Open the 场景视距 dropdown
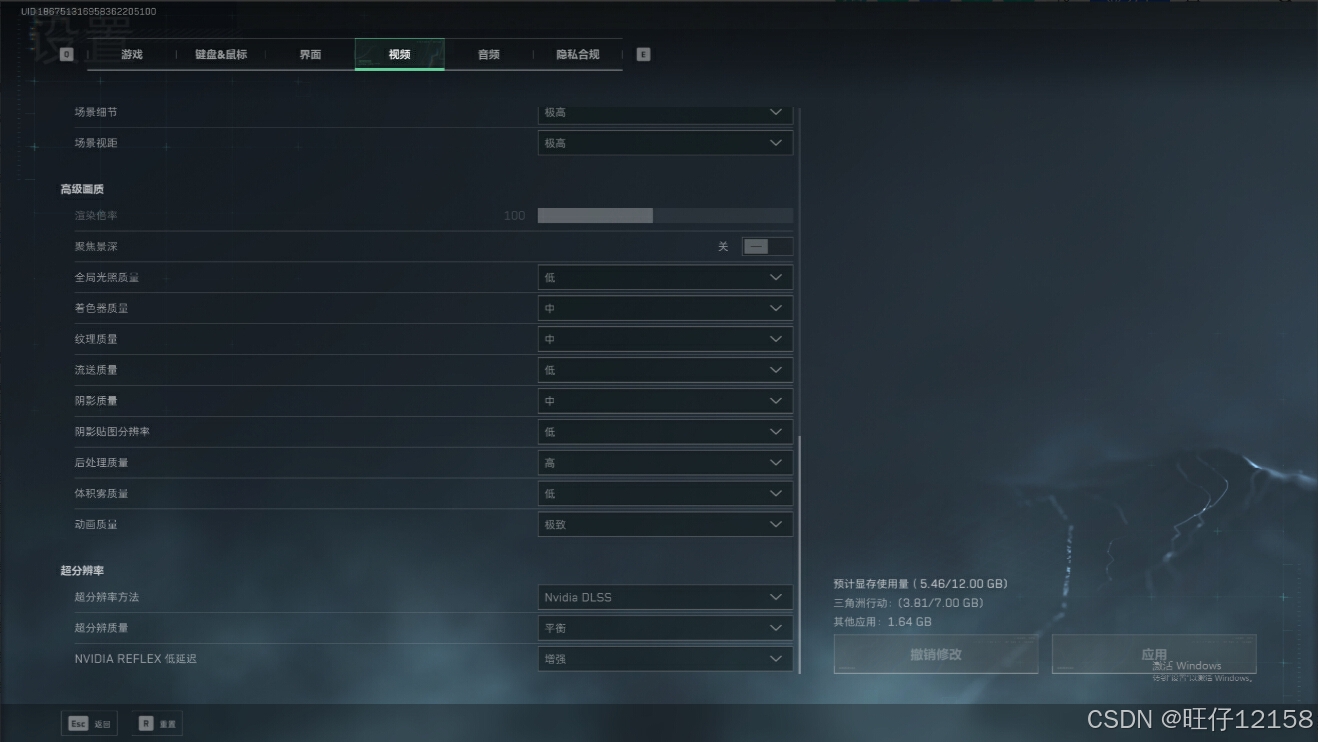 click(x=665, y=144)
